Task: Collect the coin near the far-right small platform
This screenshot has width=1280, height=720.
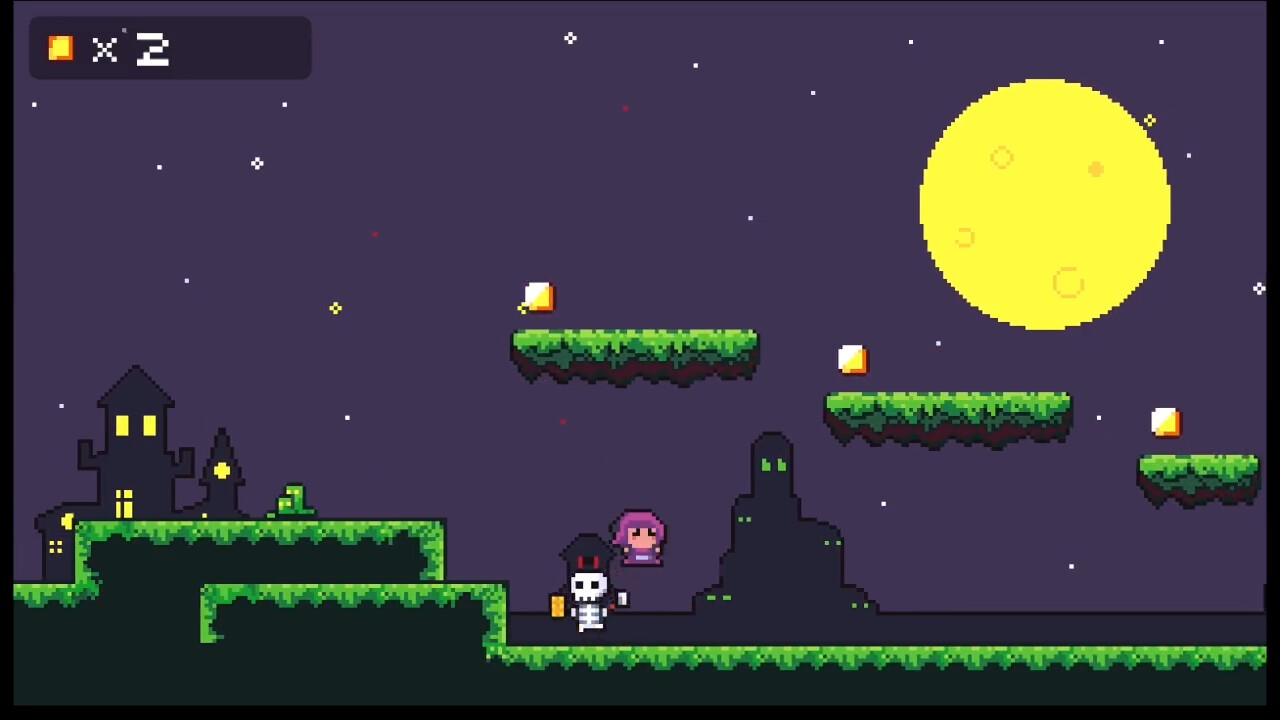Action: [1167, 423]
